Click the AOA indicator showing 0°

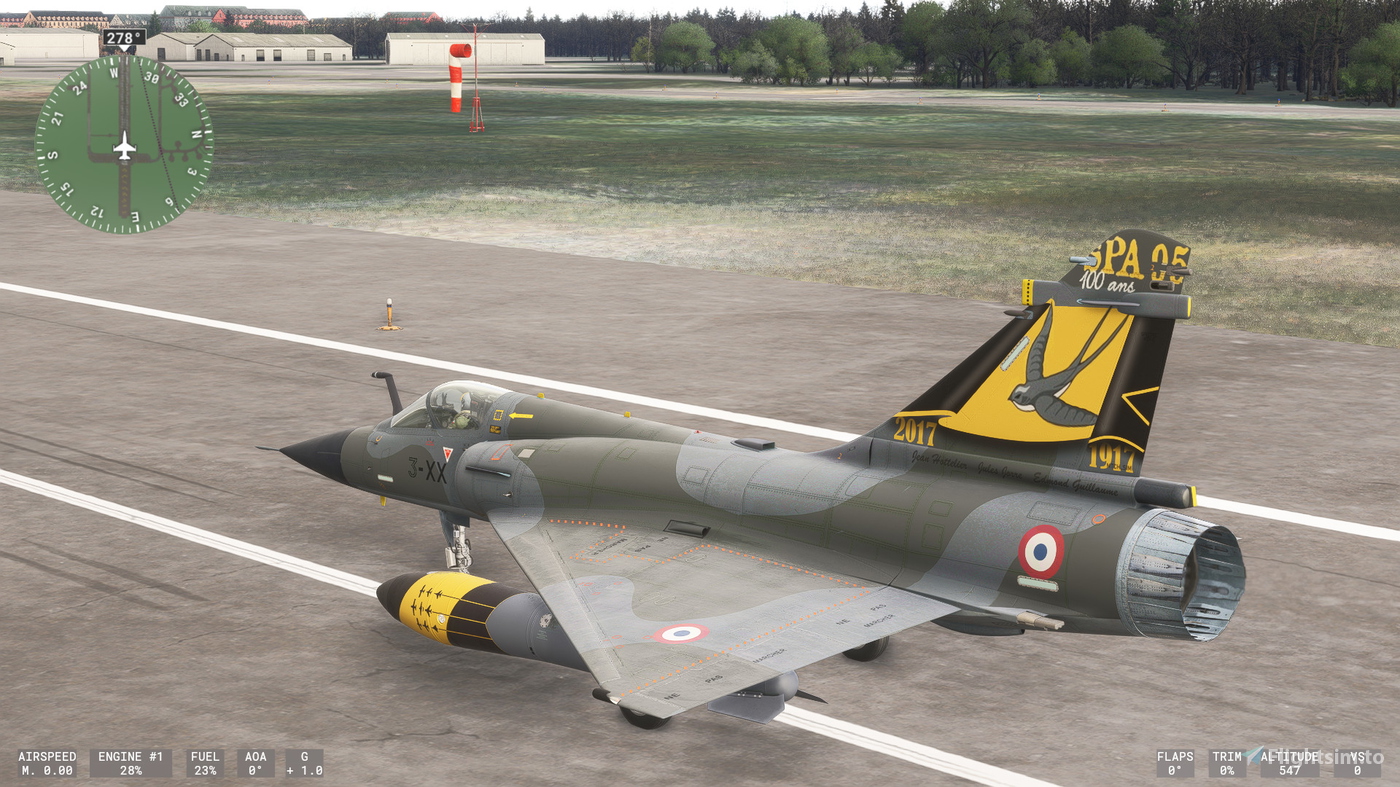257,764
